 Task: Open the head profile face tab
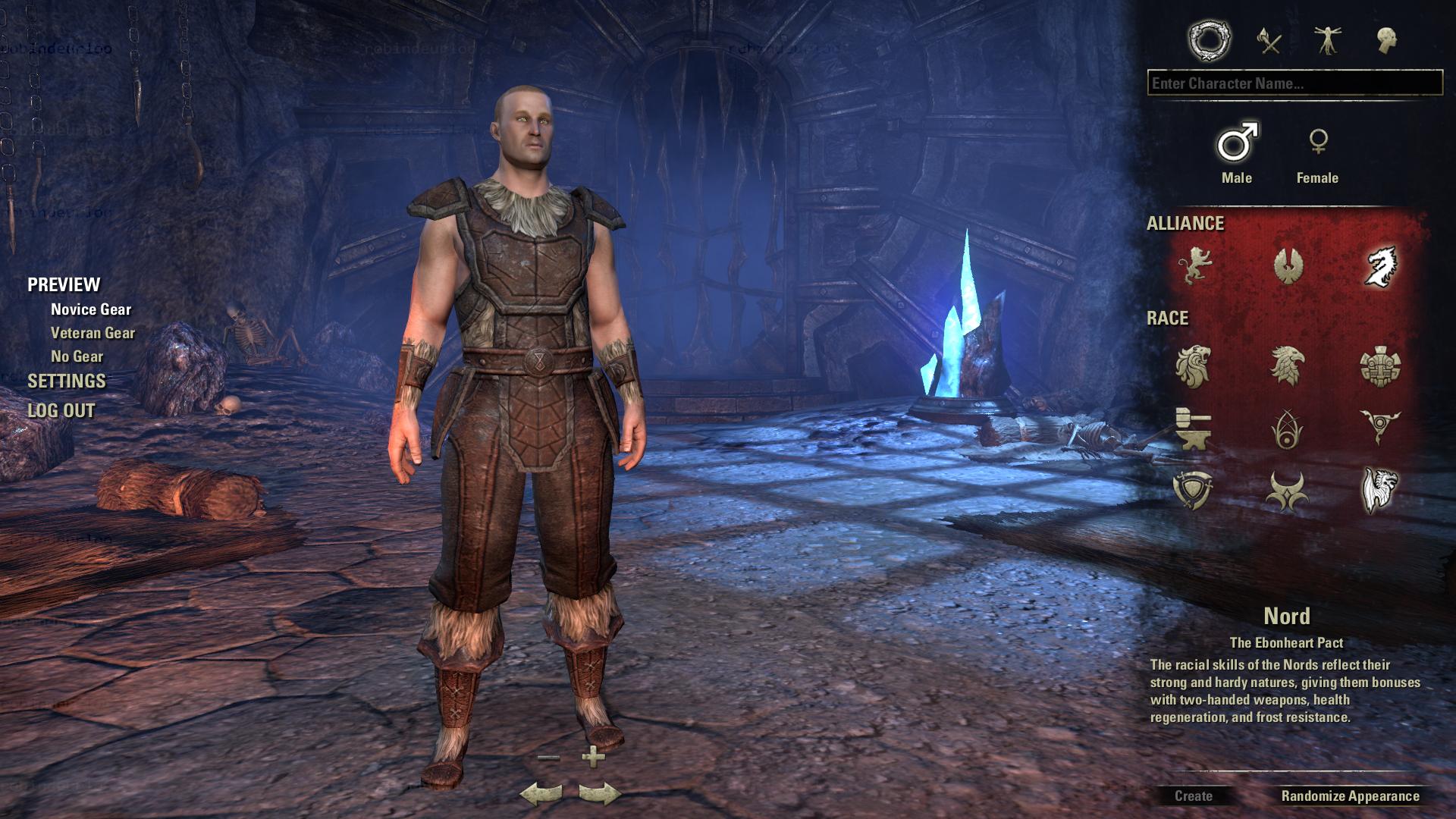1387,40
